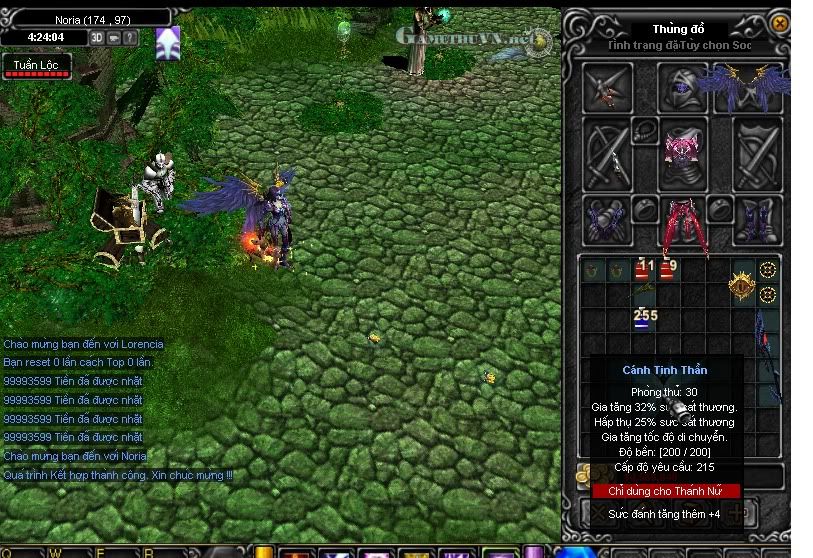Select the equipped helmet slot

click(x=682, y=87)
